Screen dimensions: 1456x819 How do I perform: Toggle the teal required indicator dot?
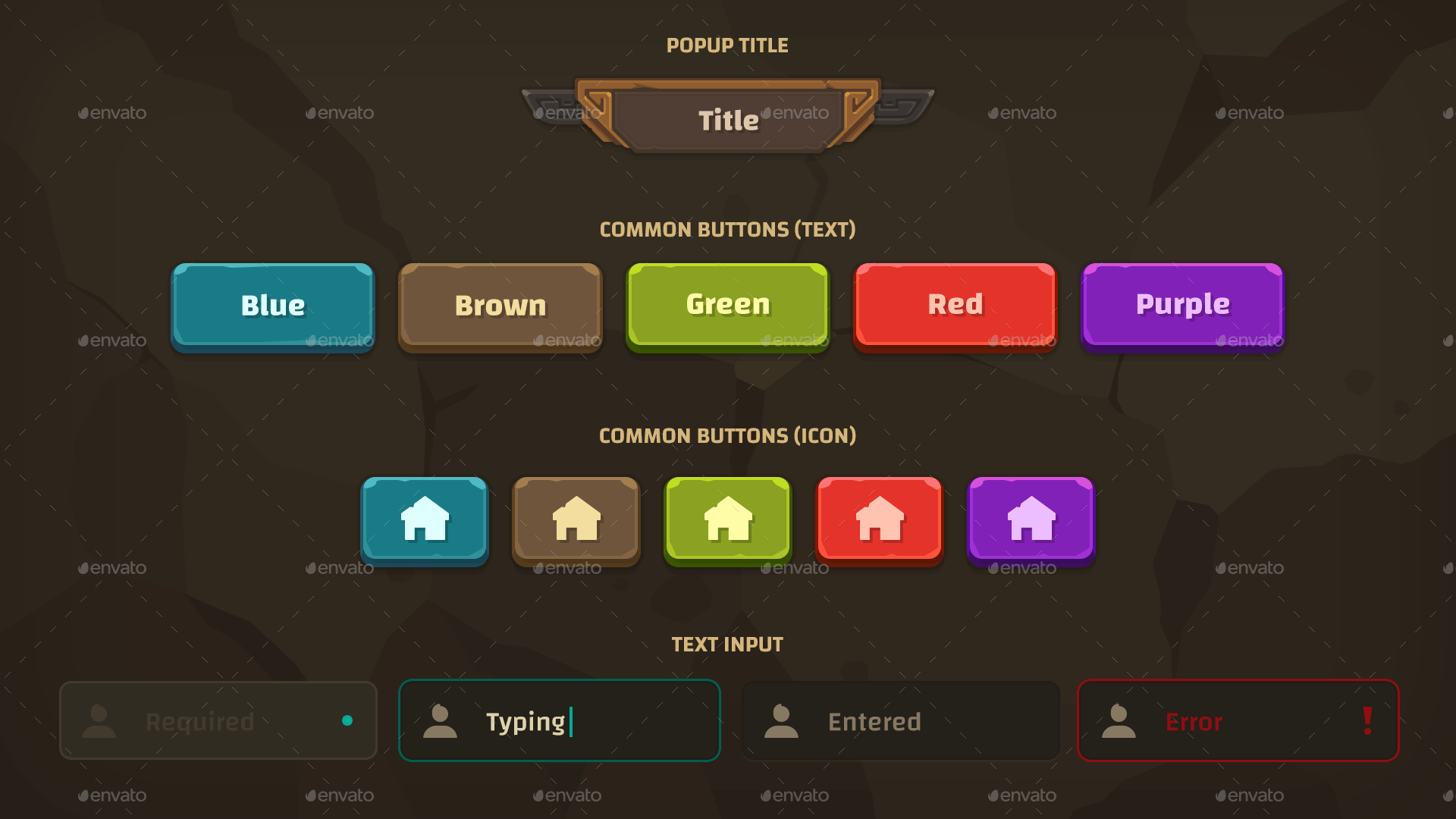click(348, 721)
